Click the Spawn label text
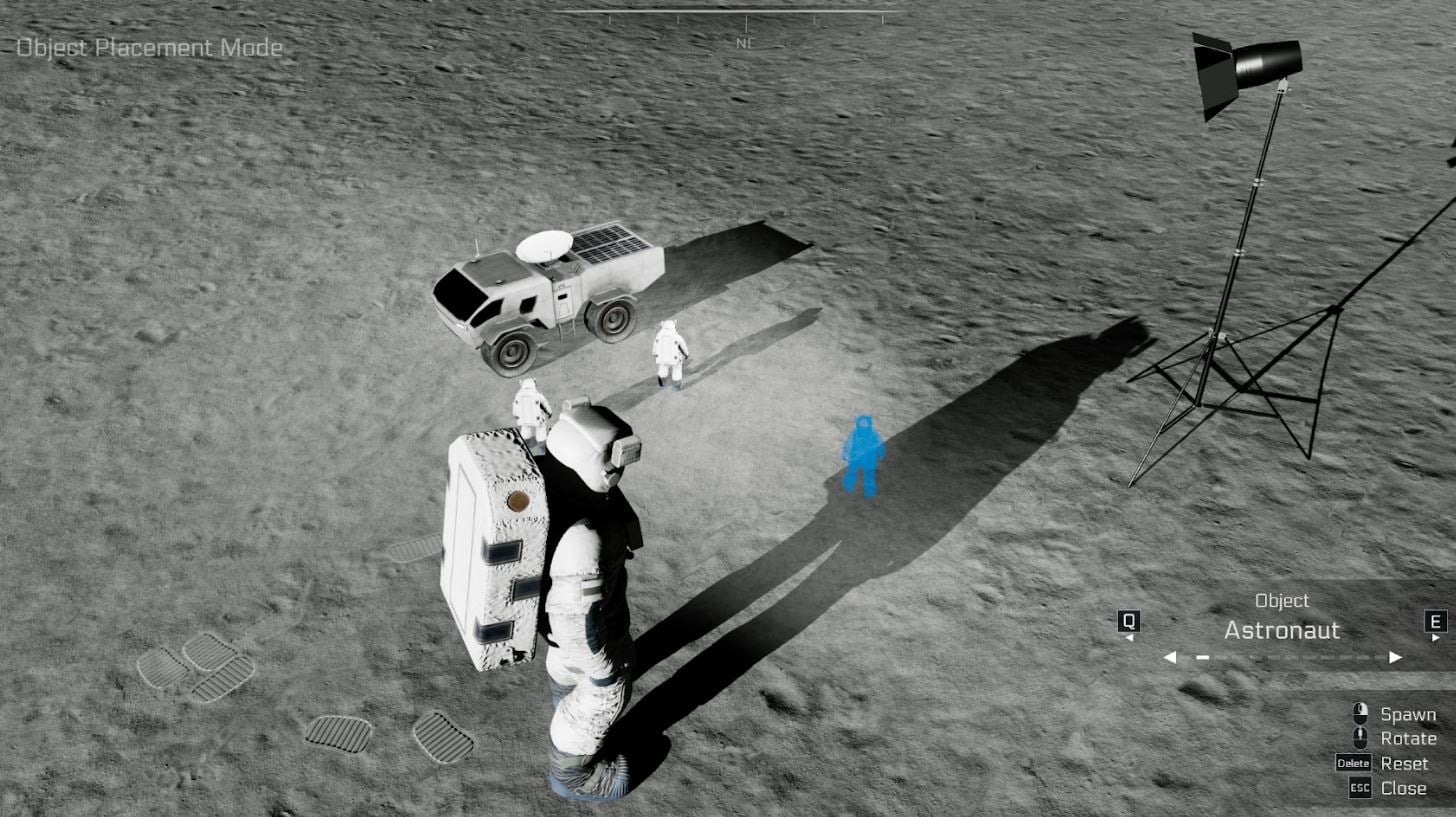Screen dimensions: 1456x817 [1409, 714]
